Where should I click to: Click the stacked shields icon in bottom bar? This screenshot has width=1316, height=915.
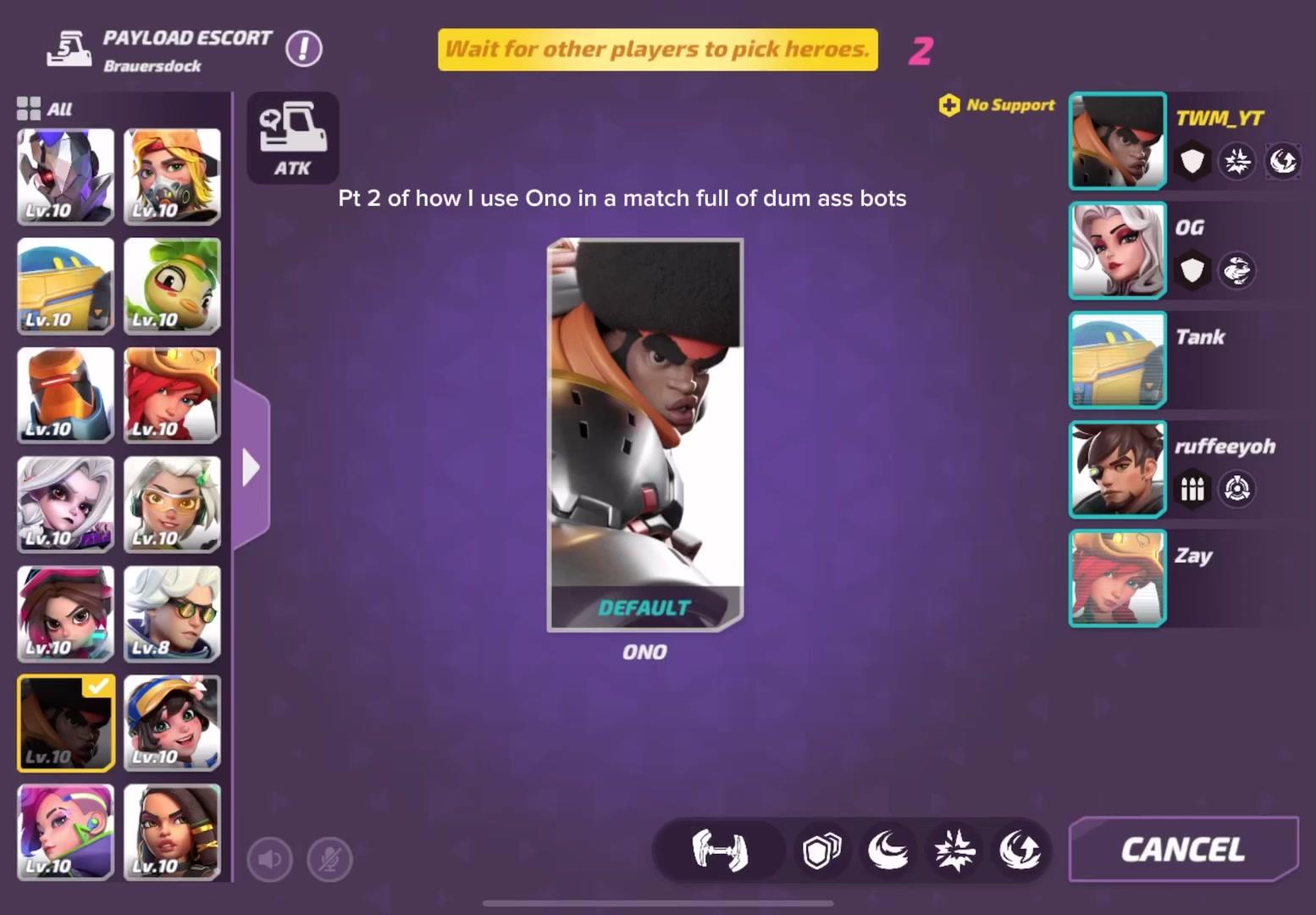821,851
